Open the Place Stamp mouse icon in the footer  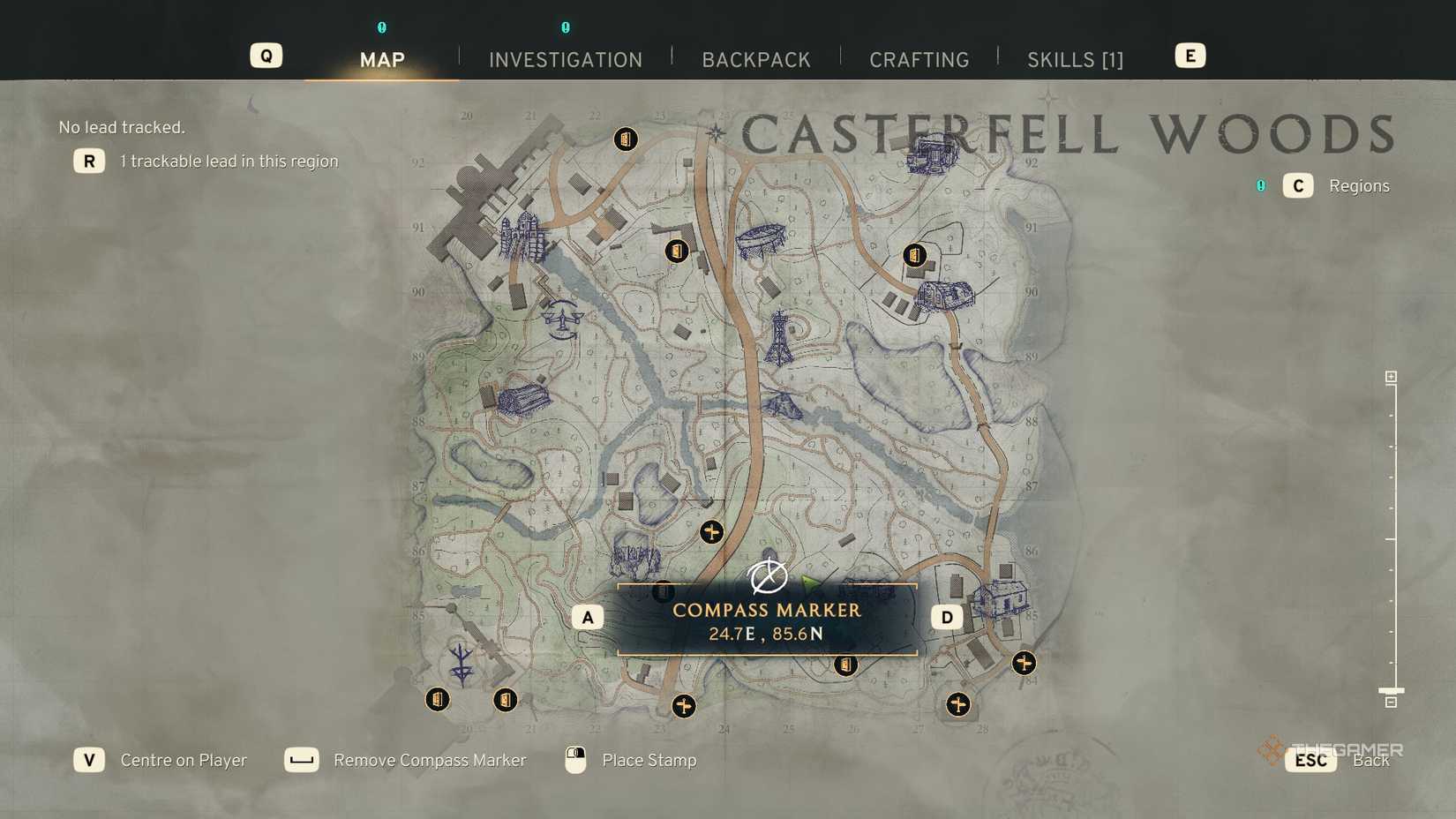click(x=574, y=760)
